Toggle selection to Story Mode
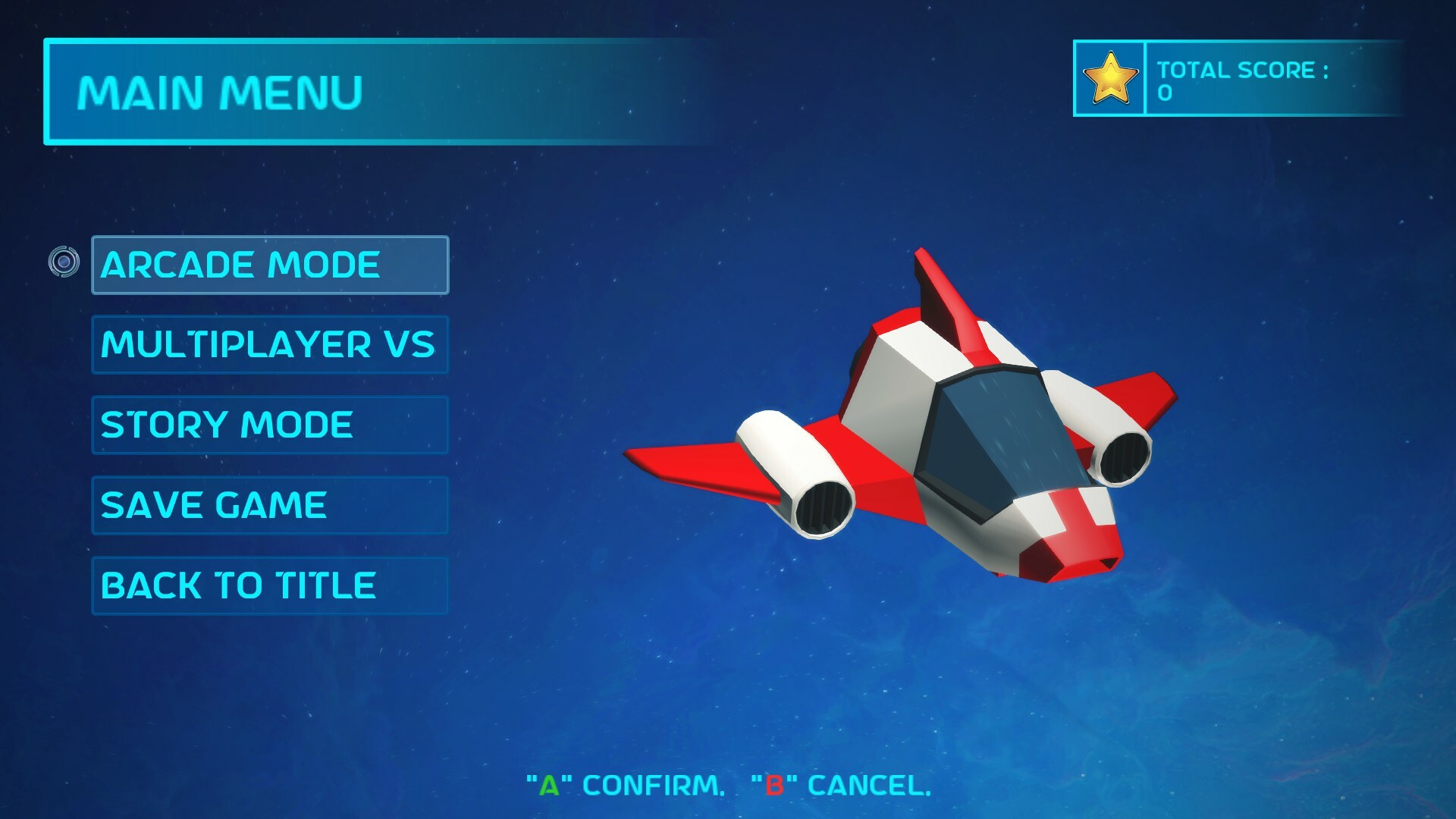The width and height of the screenshot is (1456, 819). tap(269, 425)
